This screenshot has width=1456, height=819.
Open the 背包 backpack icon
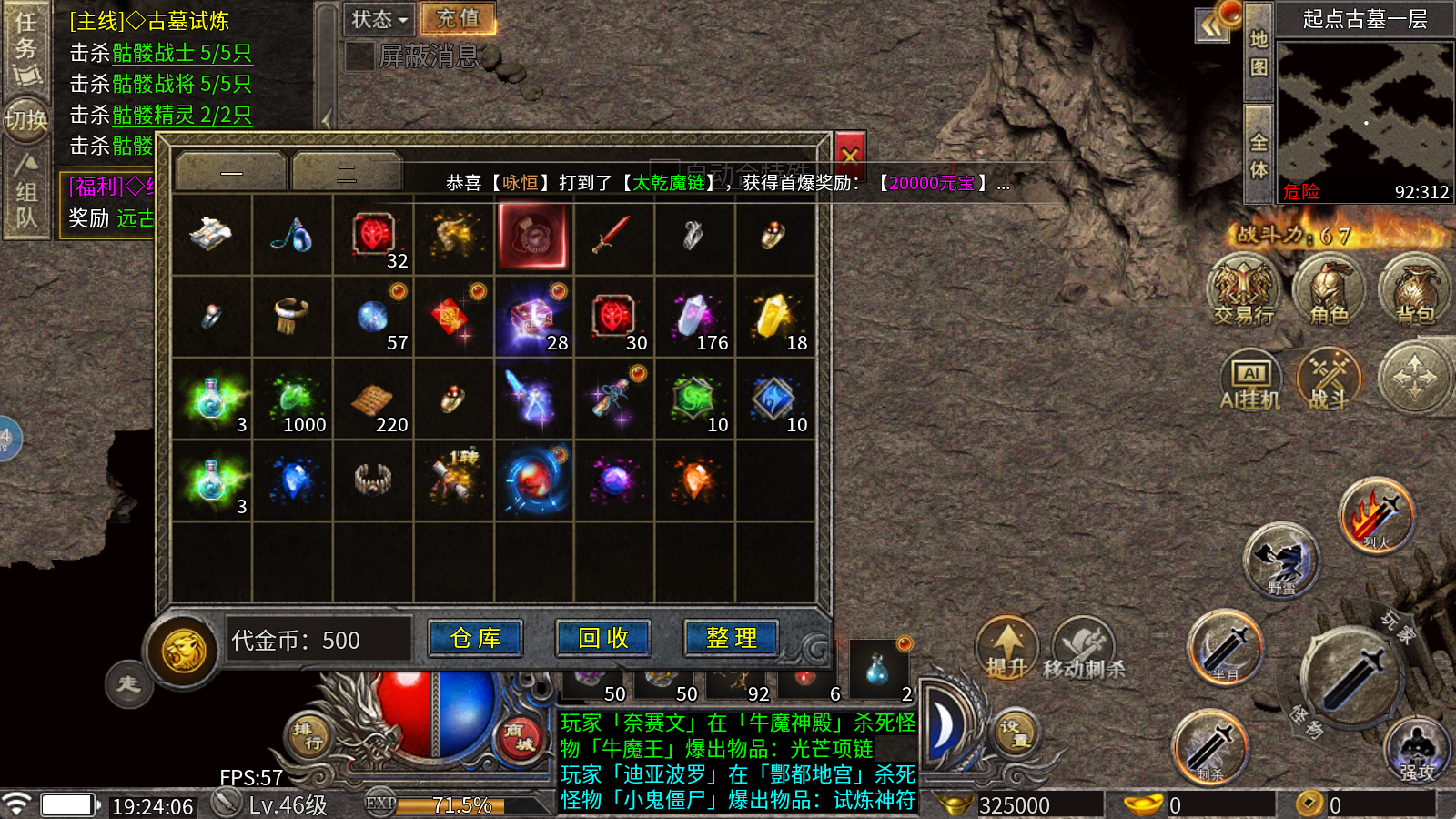click(x=1414, y=290)
